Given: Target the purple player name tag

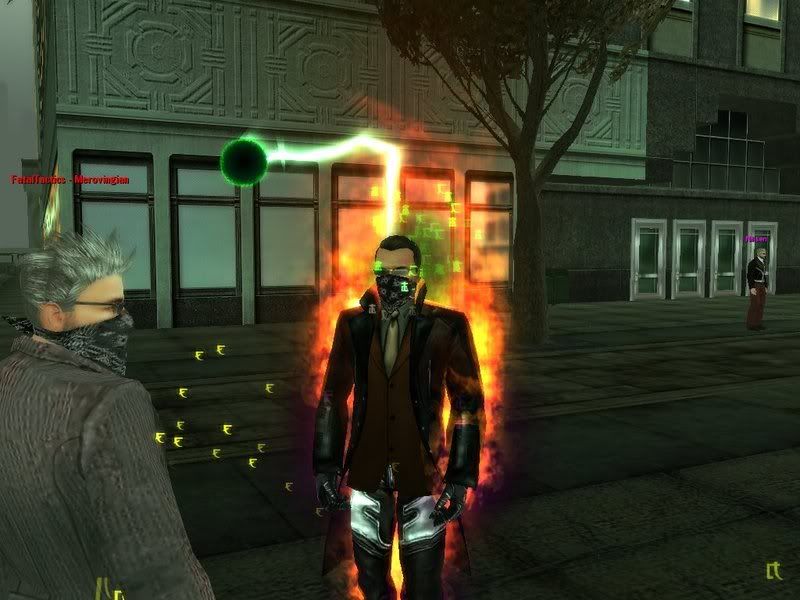Looking at the screenshot, I should coord(755,240).
